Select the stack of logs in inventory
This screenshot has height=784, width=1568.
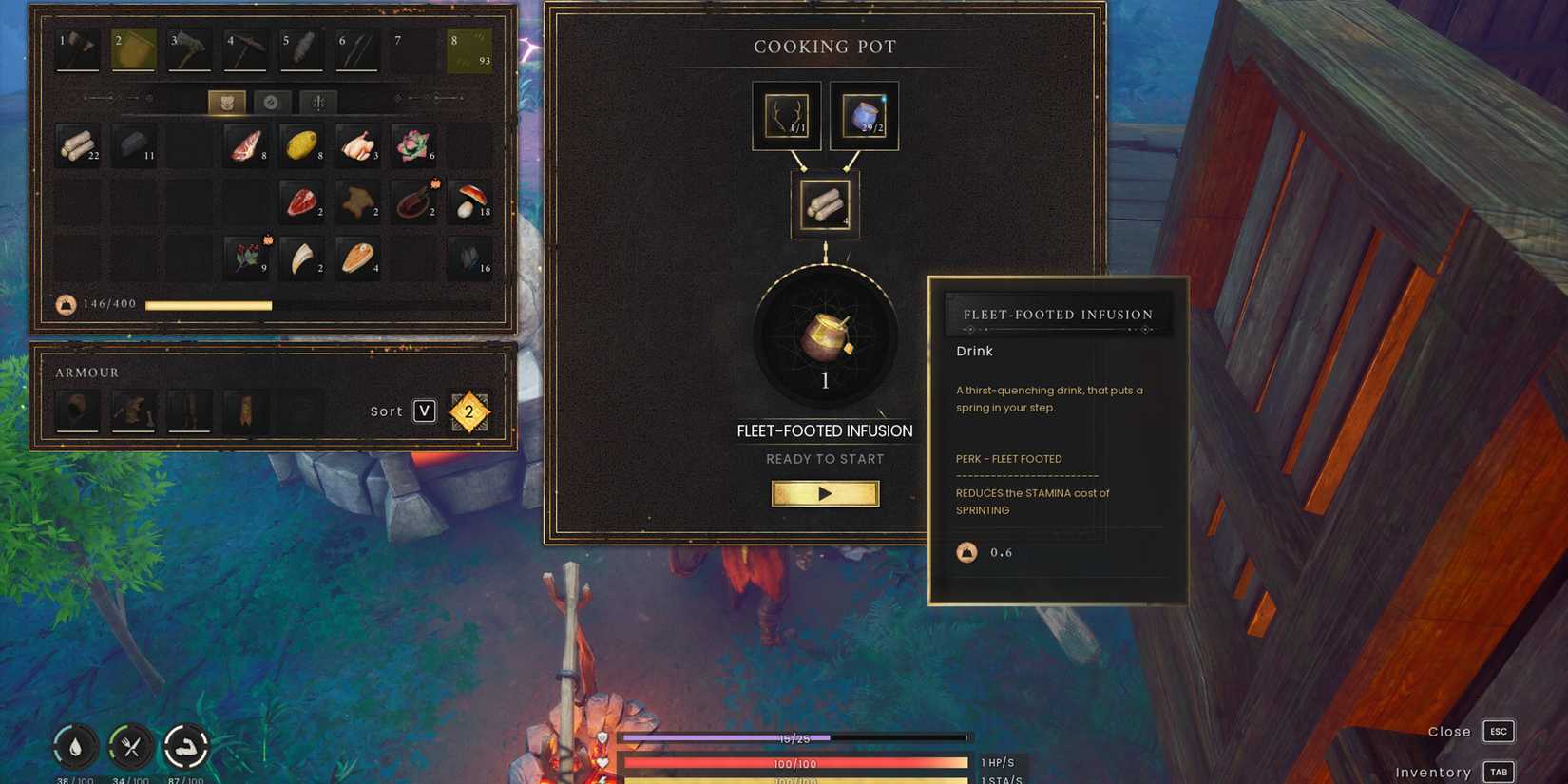click(78, 144)
